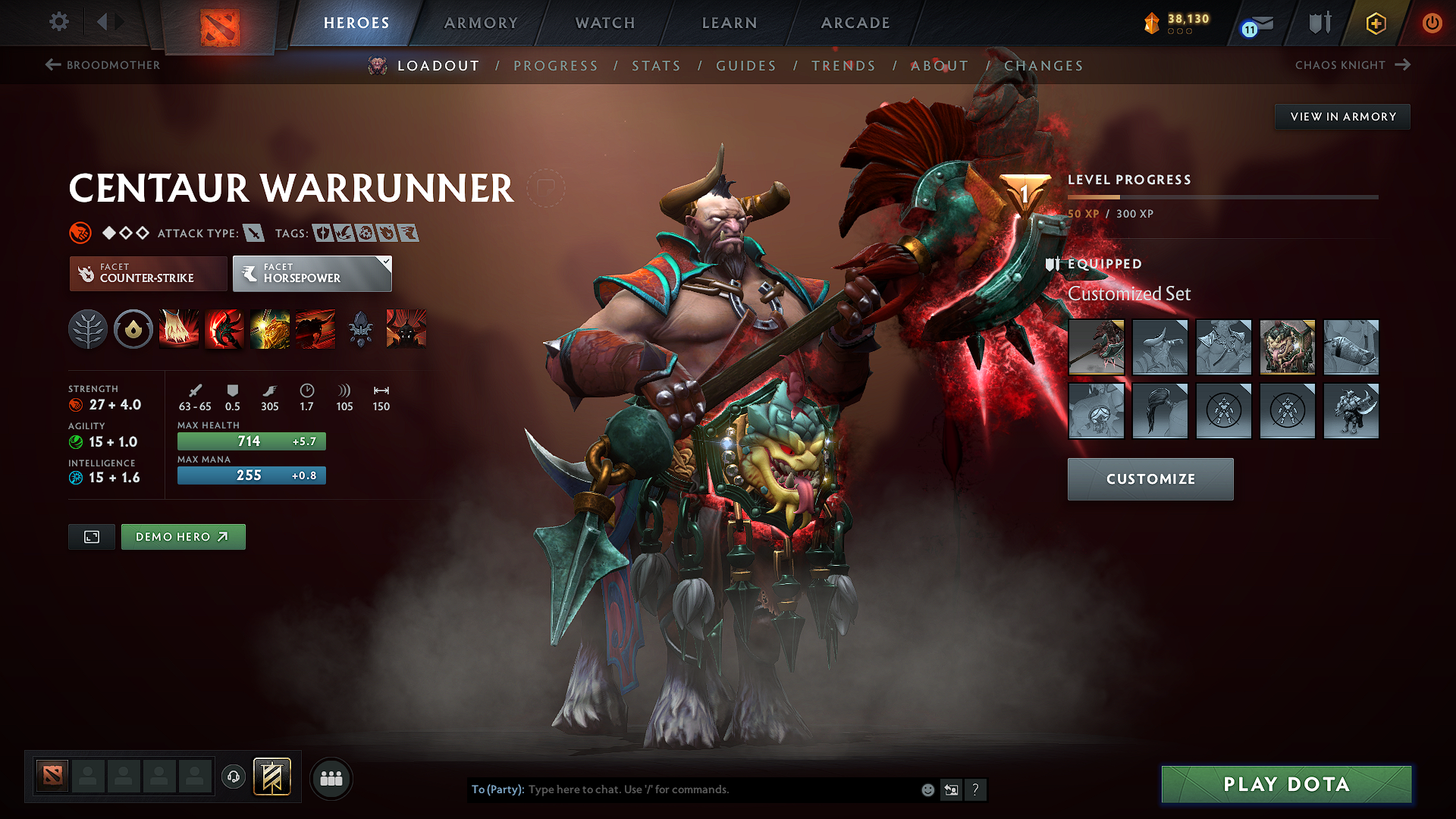
Task: Click the talent tree branch icon
Action: (x=88, y=329)
